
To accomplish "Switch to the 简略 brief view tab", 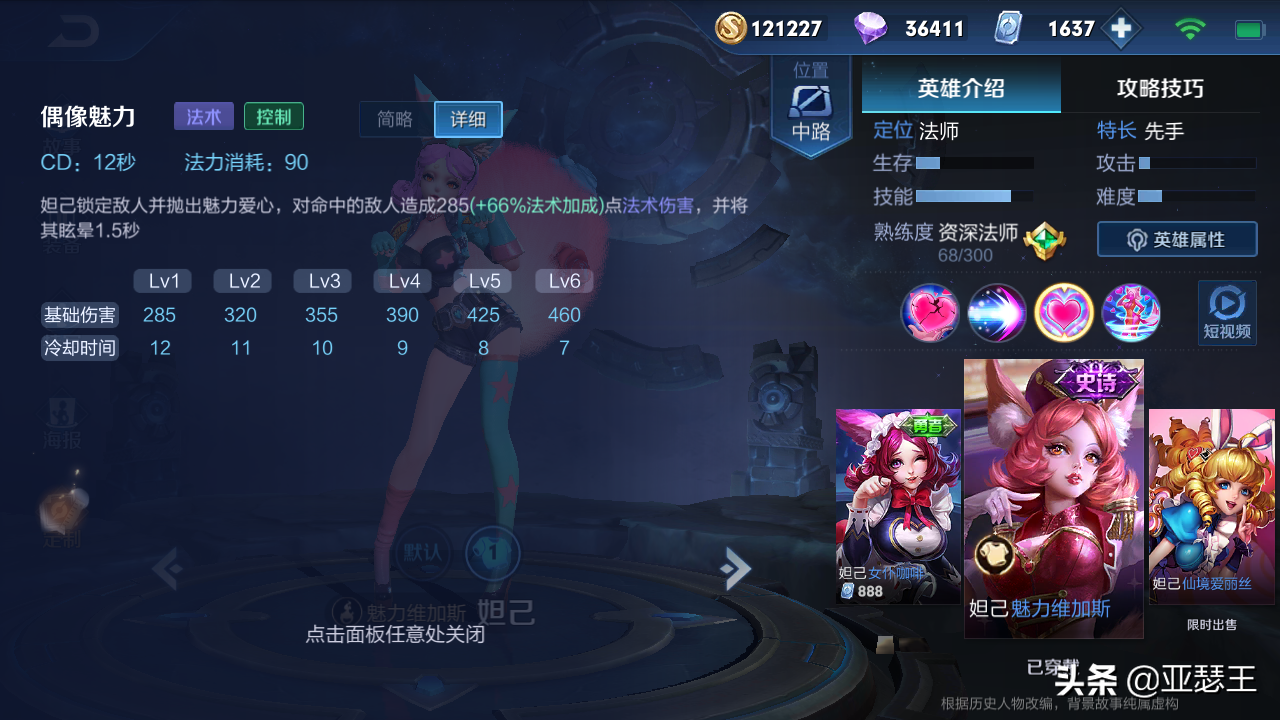I will (395, 120).
